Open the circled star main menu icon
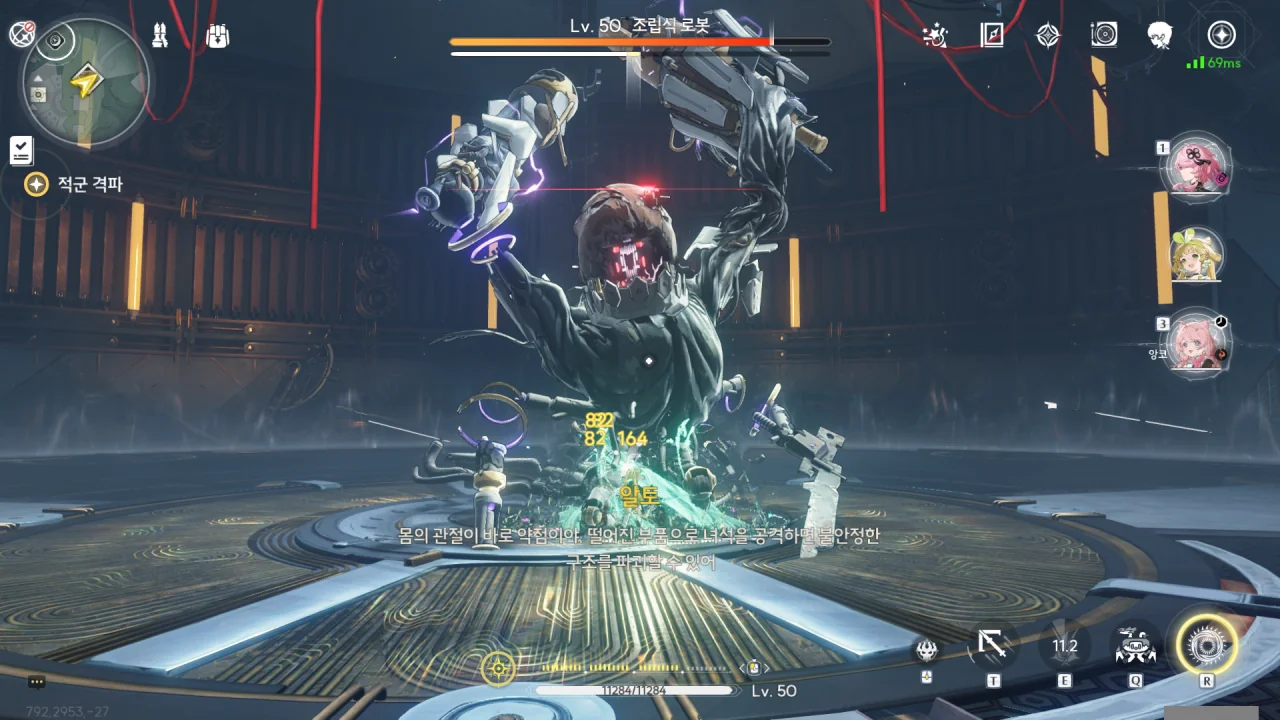Screen dimensions: 1280x720 tap(1221, 36)
